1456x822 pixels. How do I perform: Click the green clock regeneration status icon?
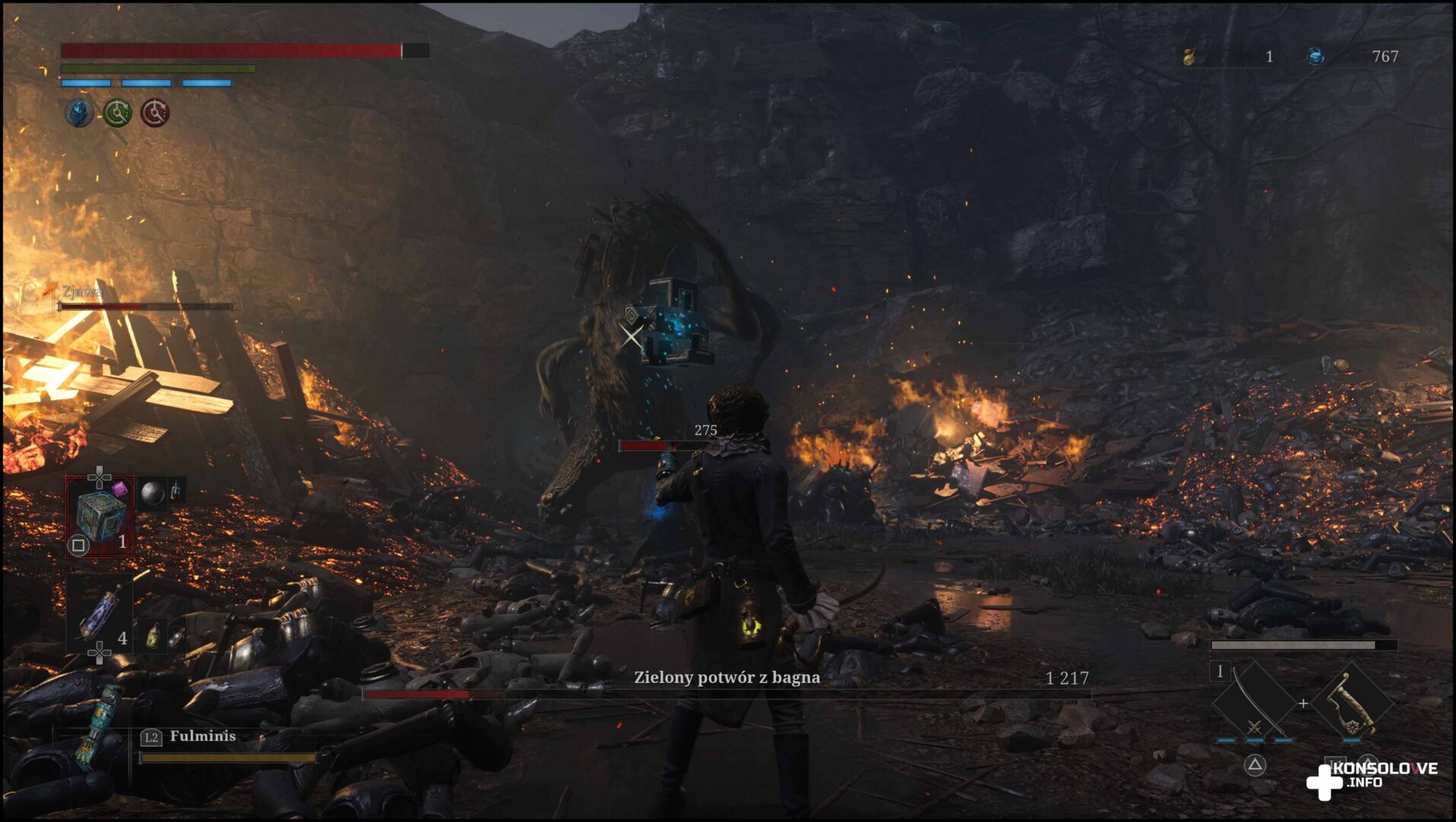[117, 113]
